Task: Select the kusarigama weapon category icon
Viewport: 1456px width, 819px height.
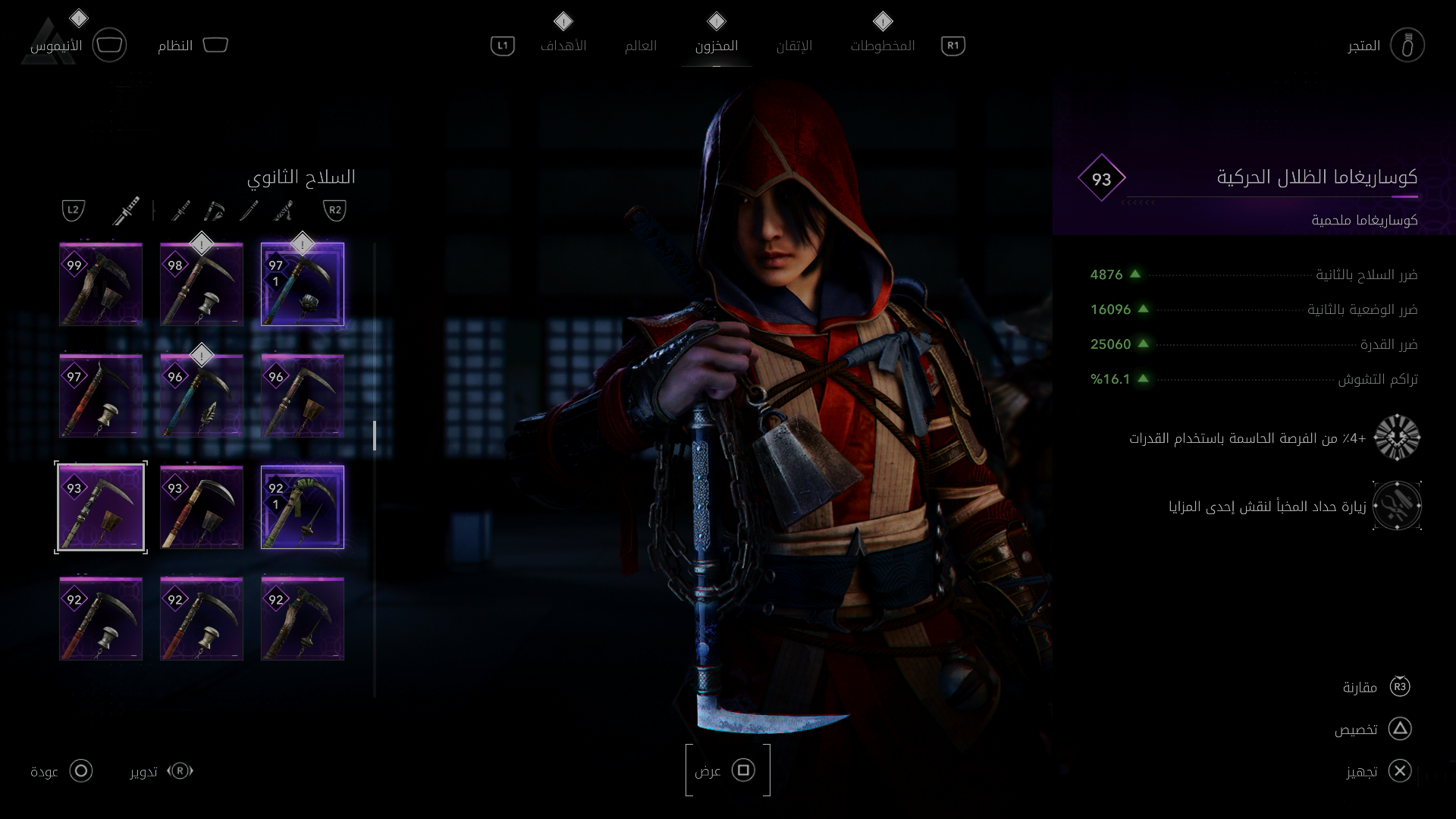Action: coord(215,210)
